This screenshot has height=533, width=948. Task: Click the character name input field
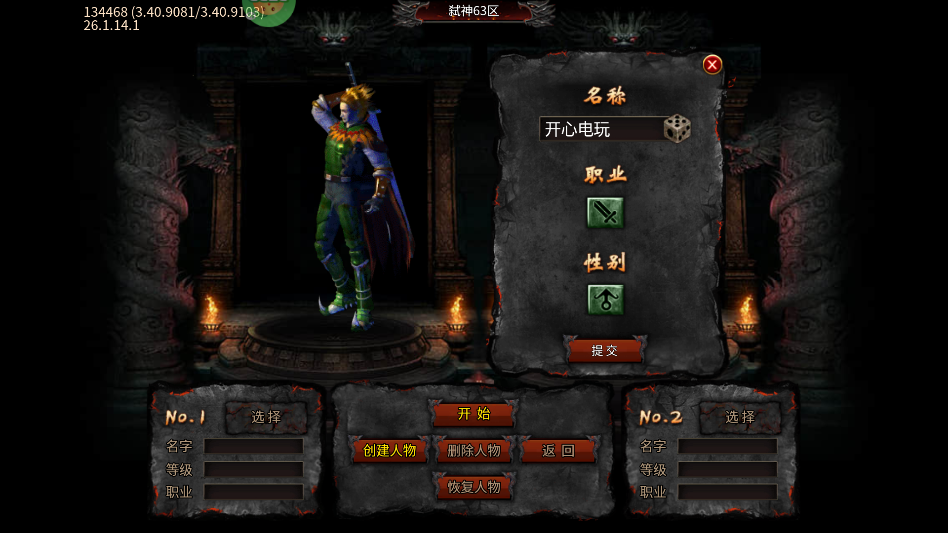coord(600,129)
